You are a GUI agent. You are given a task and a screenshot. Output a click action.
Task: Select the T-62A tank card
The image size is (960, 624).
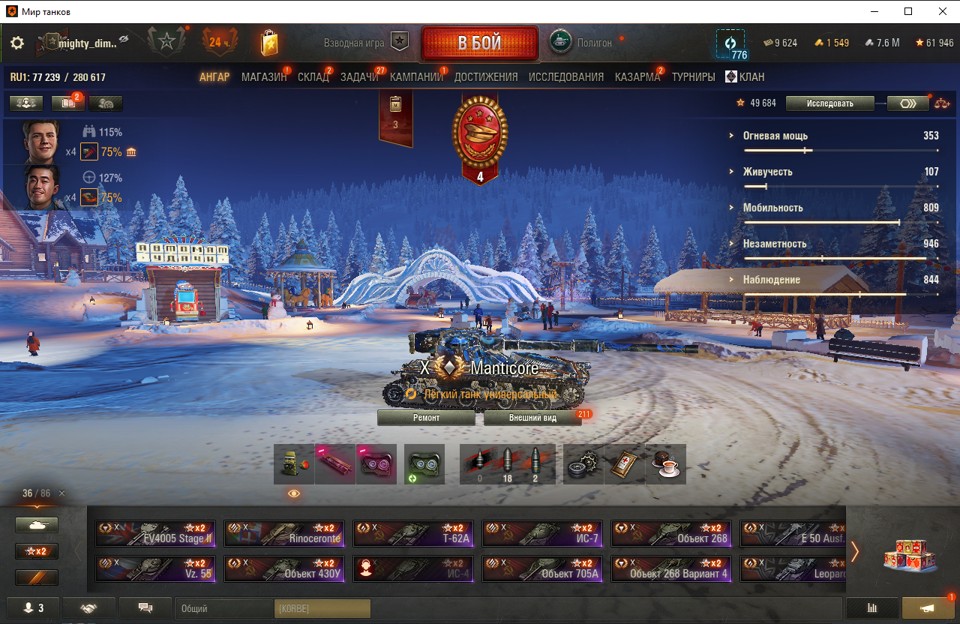tap(413, 533)
